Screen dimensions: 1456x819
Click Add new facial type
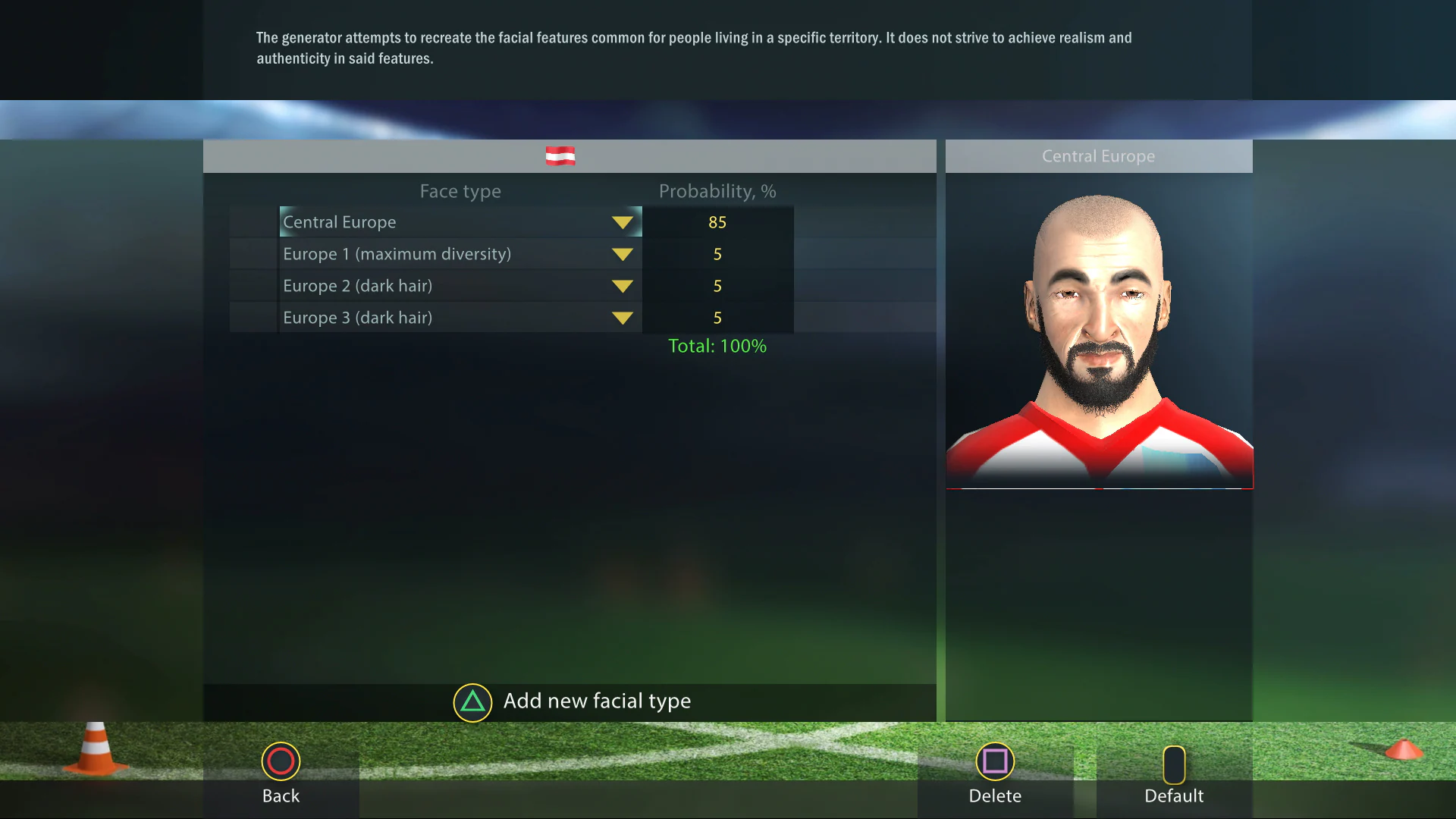[x=598, y=701]
